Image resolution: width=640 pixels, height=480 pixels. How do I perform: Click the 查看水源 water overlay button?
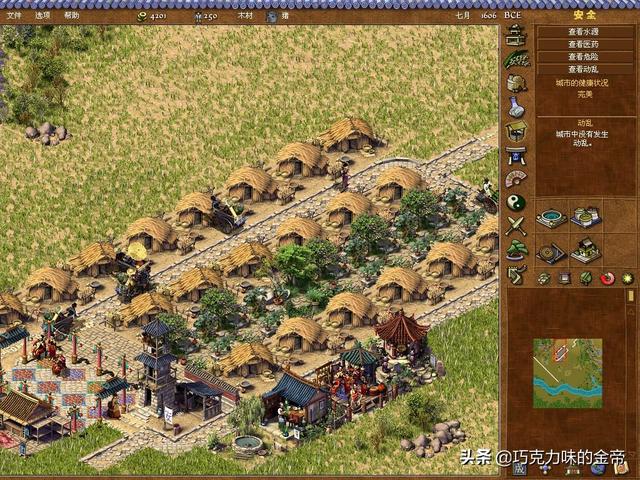[583, 31]
